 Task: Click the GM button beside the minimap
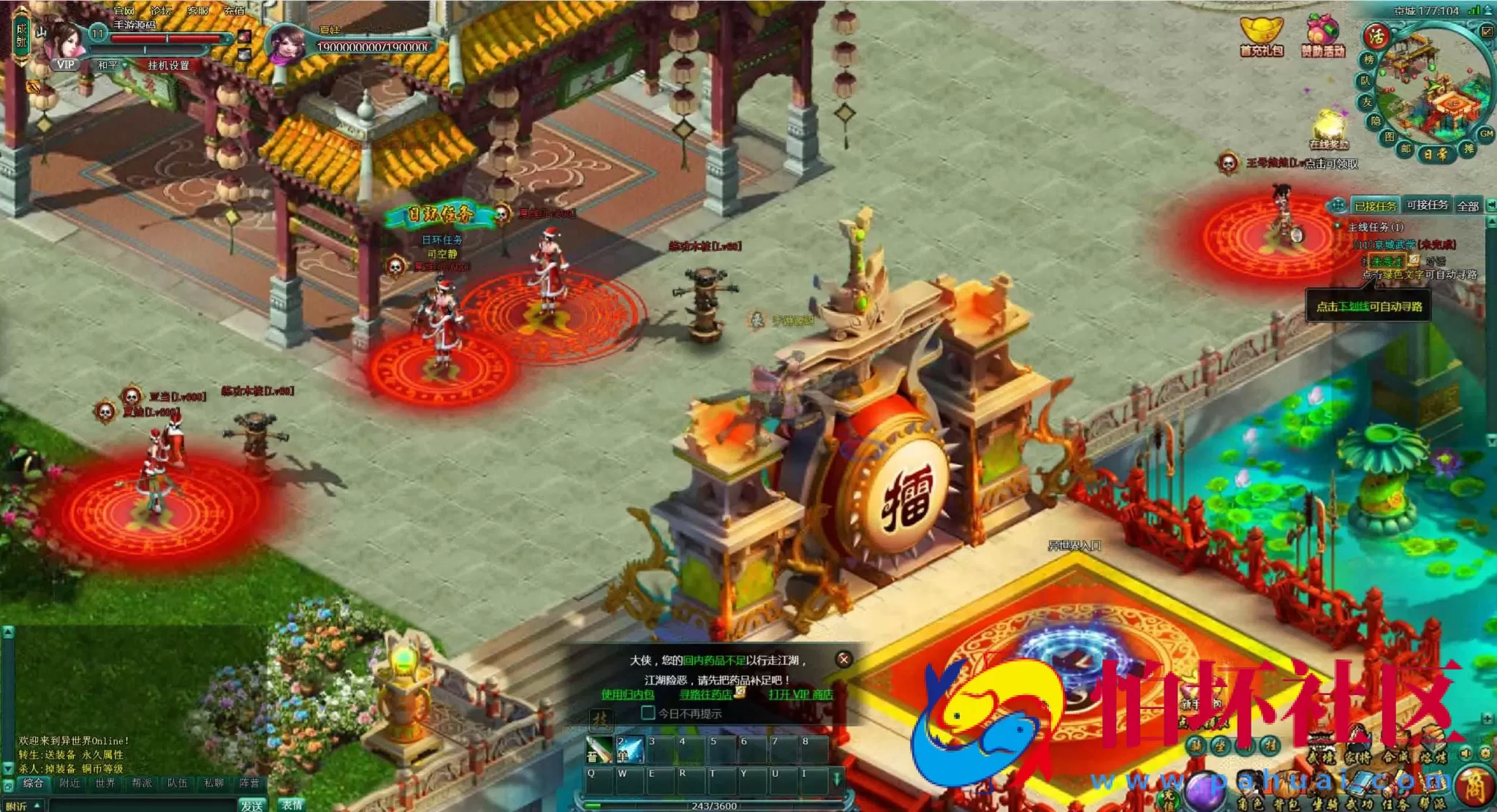pos(1486,134)
